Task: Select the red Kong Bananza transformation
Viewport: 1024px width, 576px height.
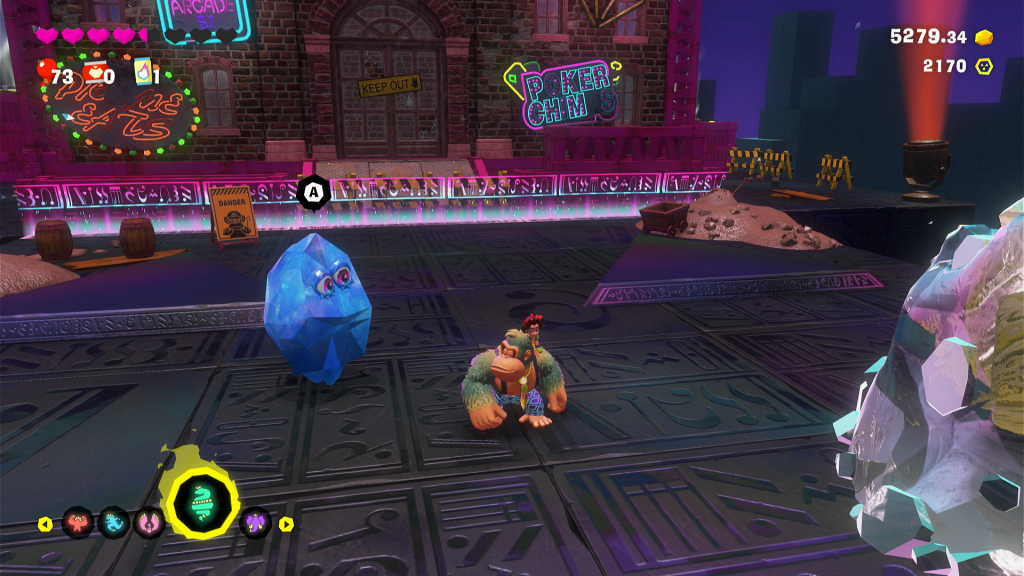Action: (x=78, y=522)
